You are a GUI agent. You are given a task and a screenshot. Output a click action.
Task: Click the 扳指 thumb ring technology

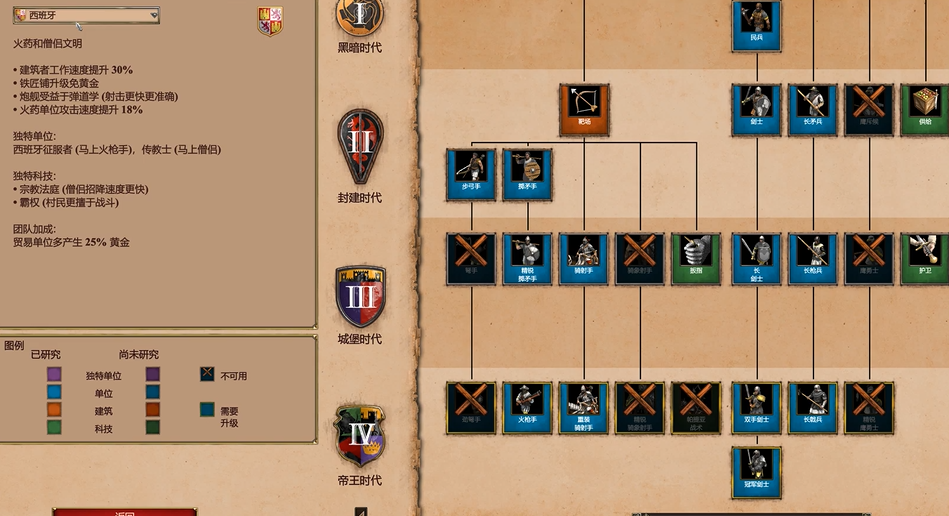pos(696,258)
